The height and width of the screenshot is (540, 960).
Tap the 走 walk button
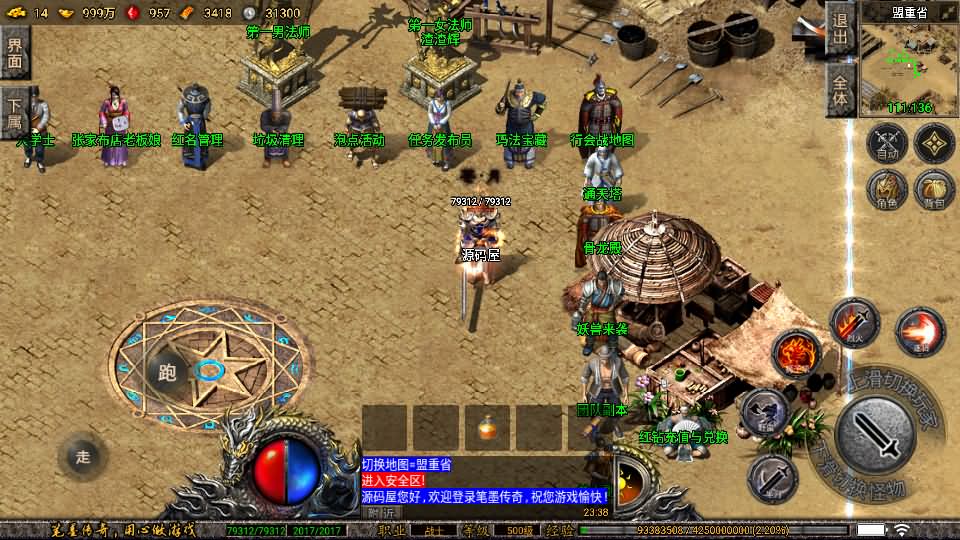point(83,457)
